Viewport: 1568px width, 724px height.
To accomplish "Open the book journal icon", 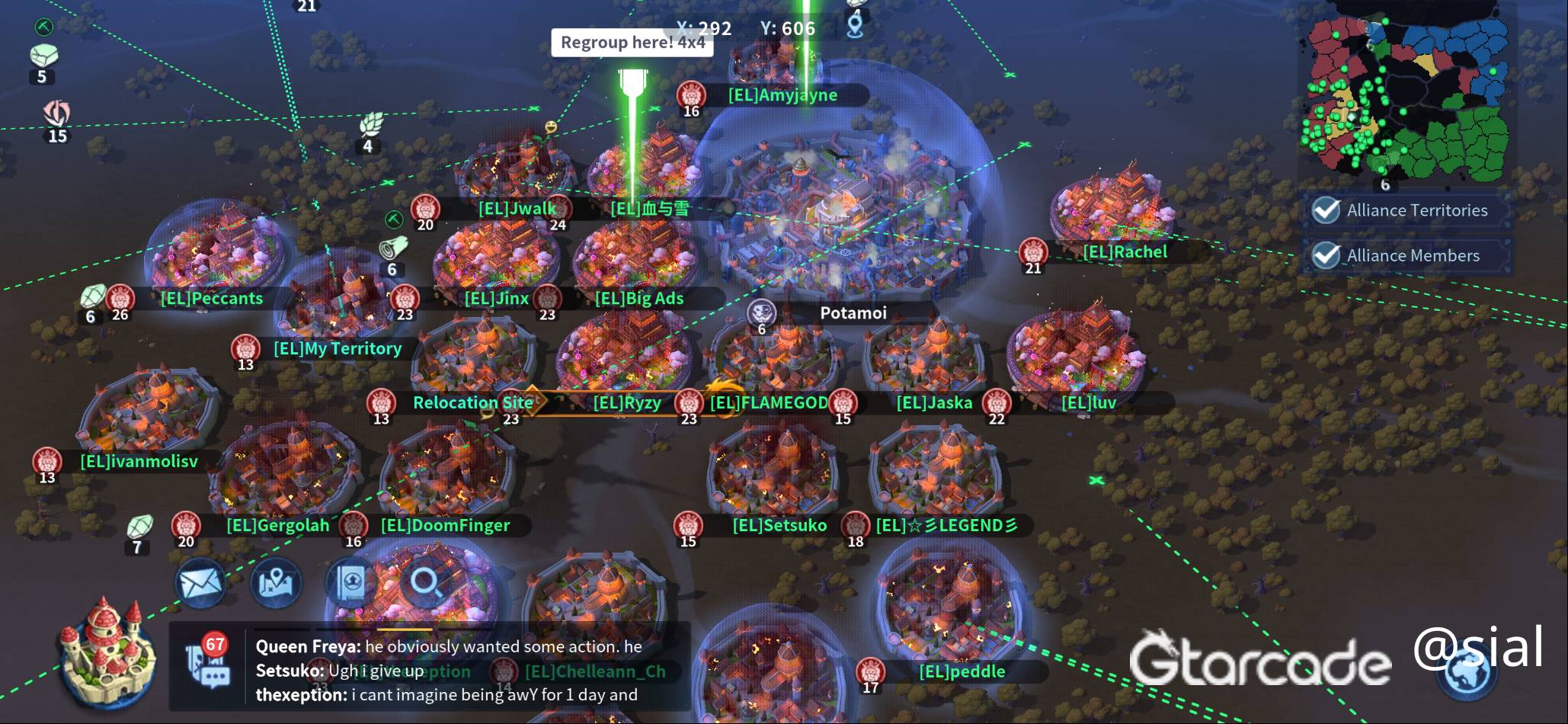I will coord(351,584).
